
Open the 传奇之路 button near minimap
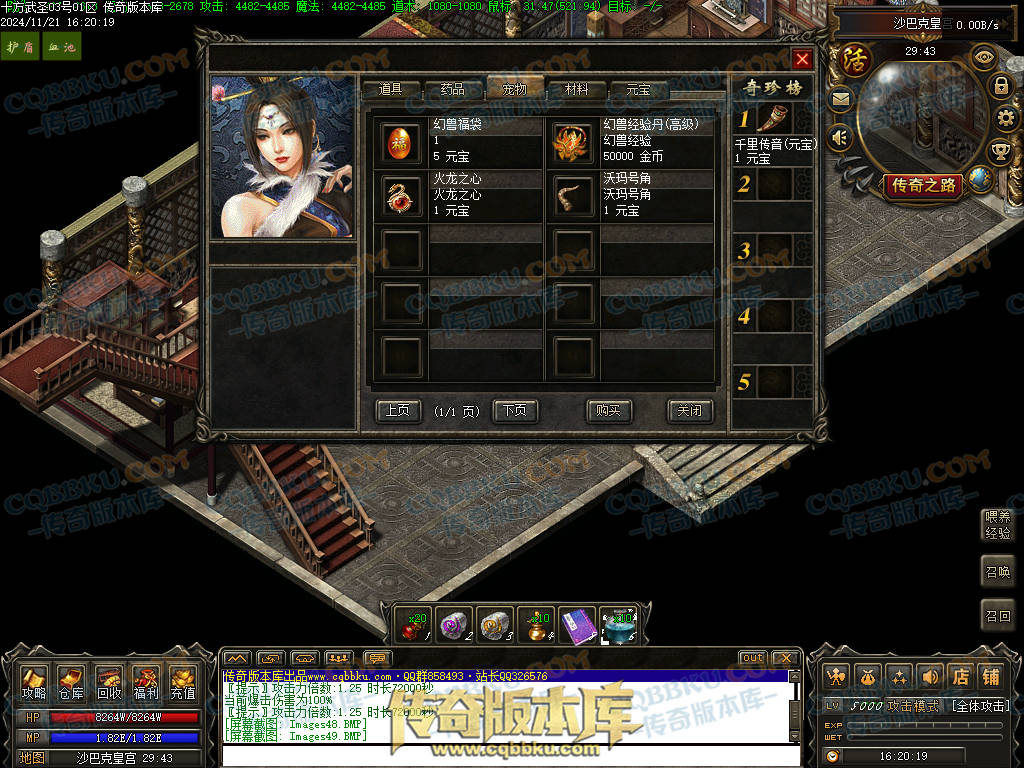click(x=921, y=185)
